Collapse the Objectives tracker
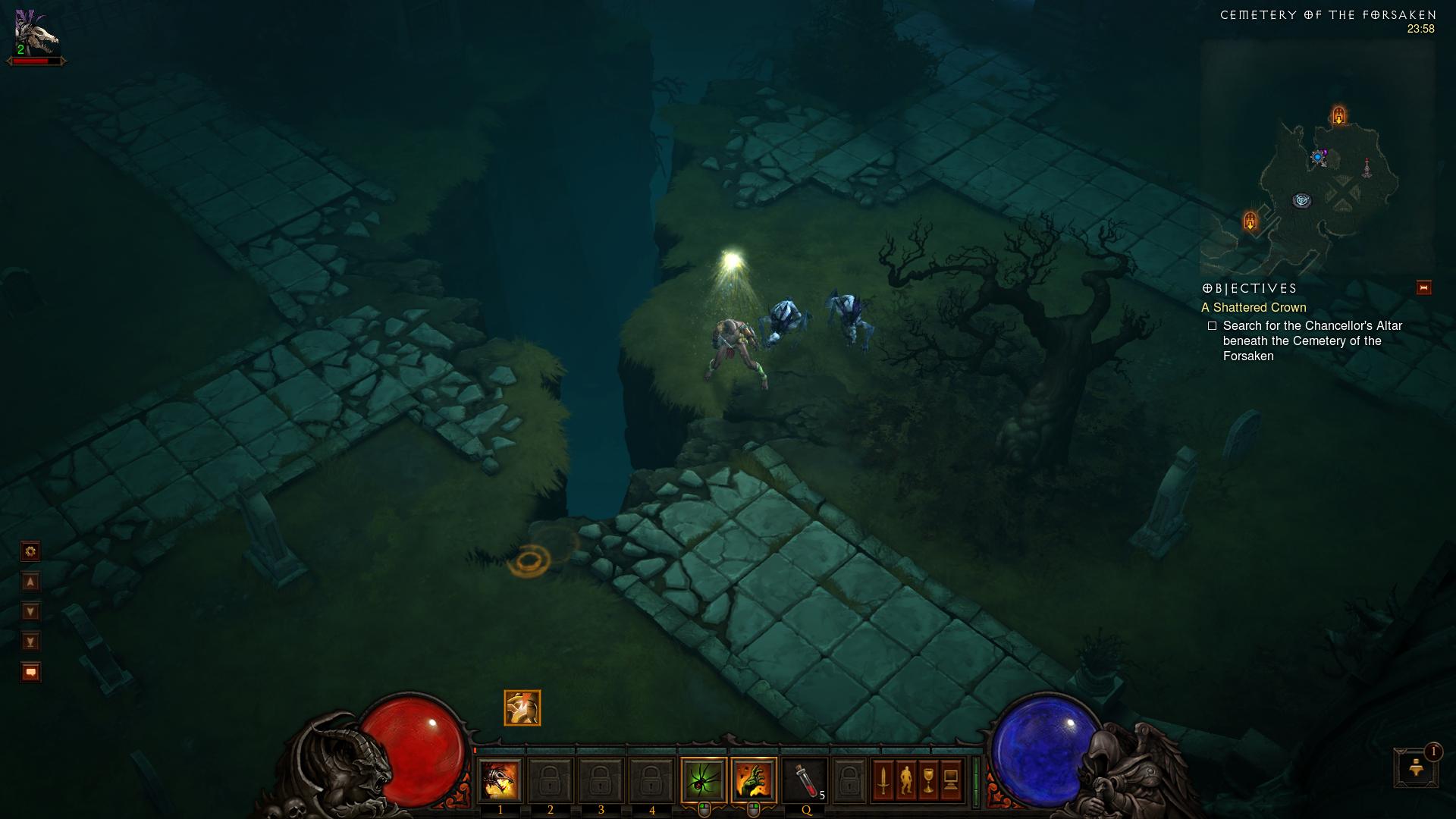The image size is (1456, 819). [x=1423, y=288]
